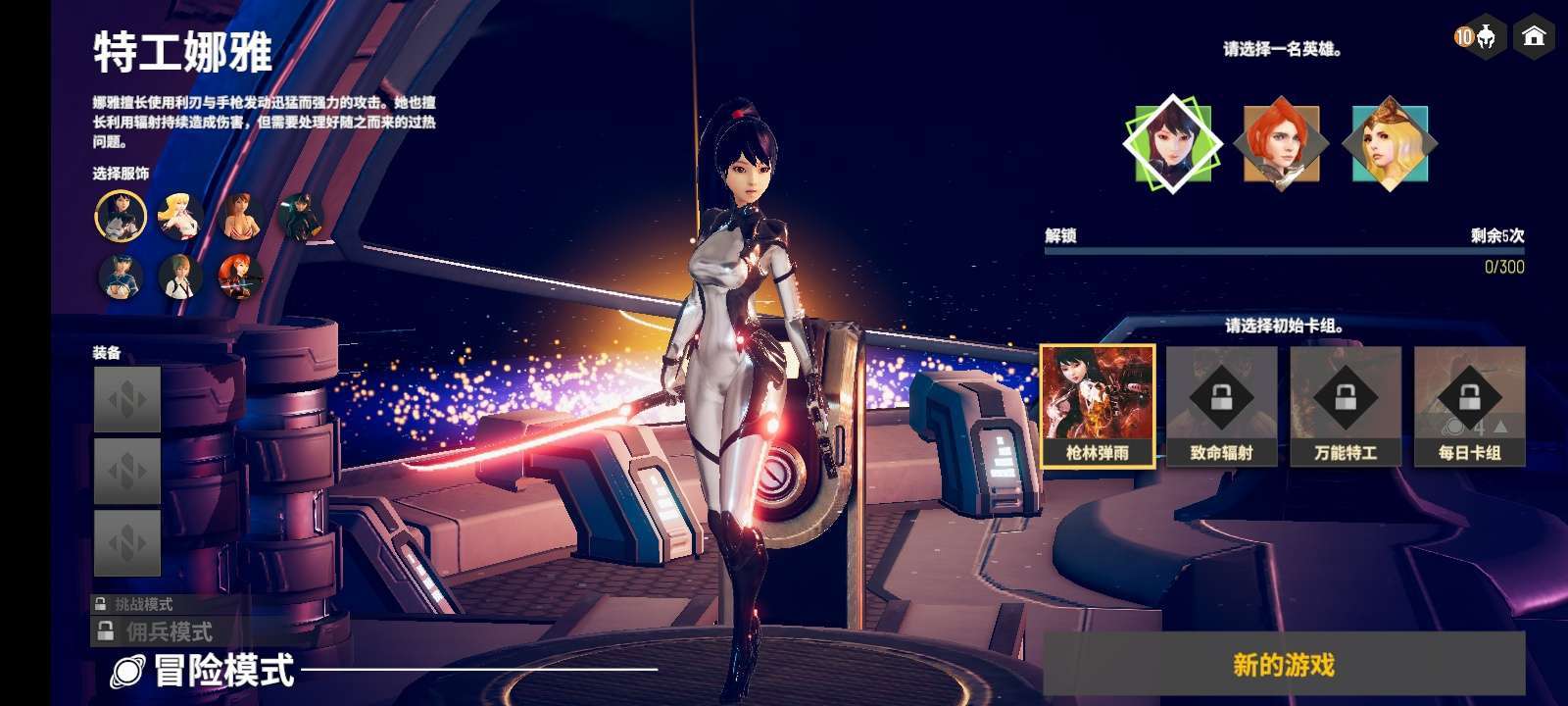1568x706 pixels.
Task: Select the 枪林弹雨 starting deck
Action: click(1098, 404)
